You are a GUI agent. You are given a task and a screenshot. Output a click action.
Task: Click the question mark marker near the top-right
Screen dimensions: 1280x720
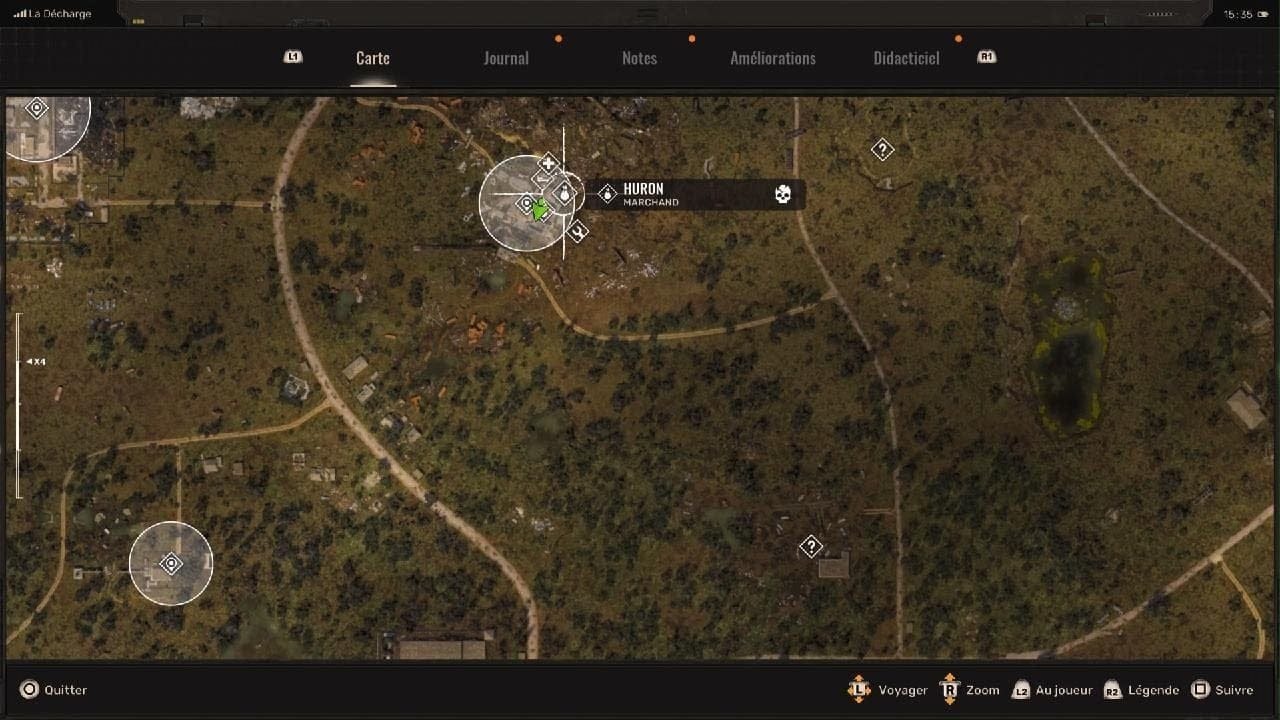pos(882,148)
